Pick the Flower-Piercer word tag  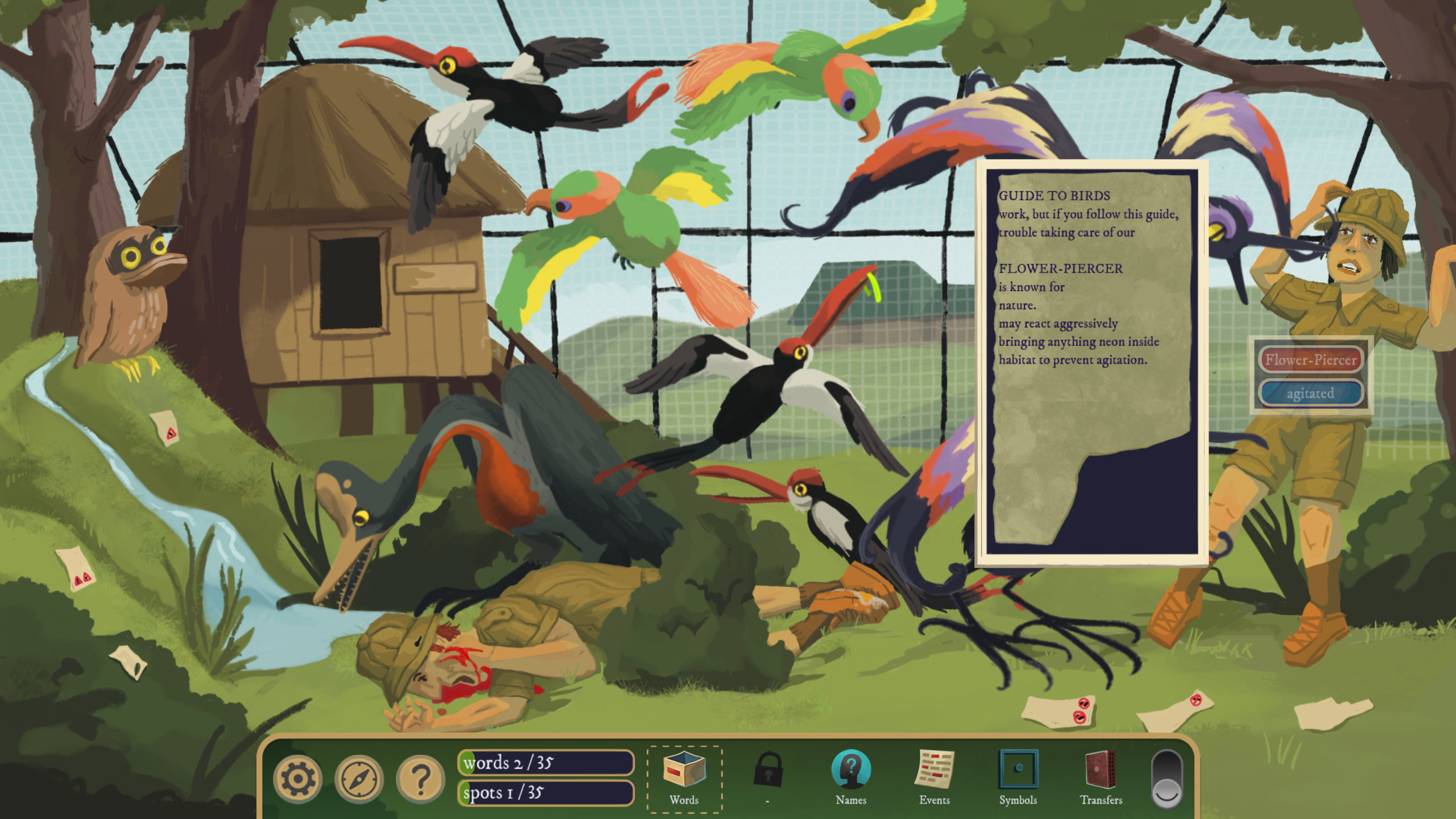(x=1311, y=360)
